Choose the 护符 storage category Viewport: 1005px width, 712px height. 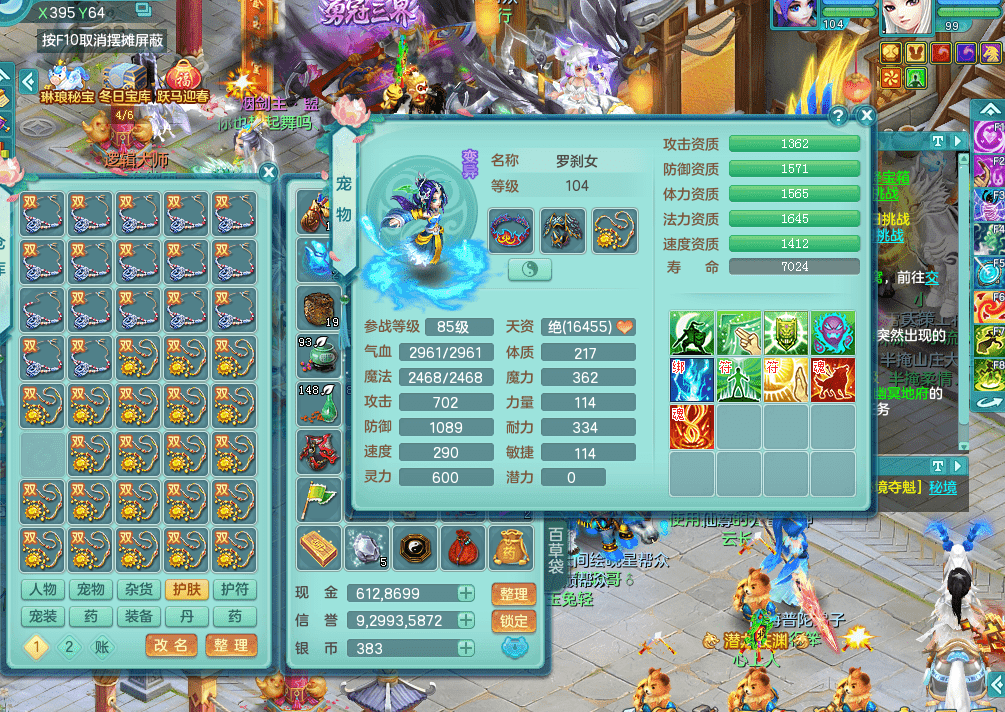[234, 590]
